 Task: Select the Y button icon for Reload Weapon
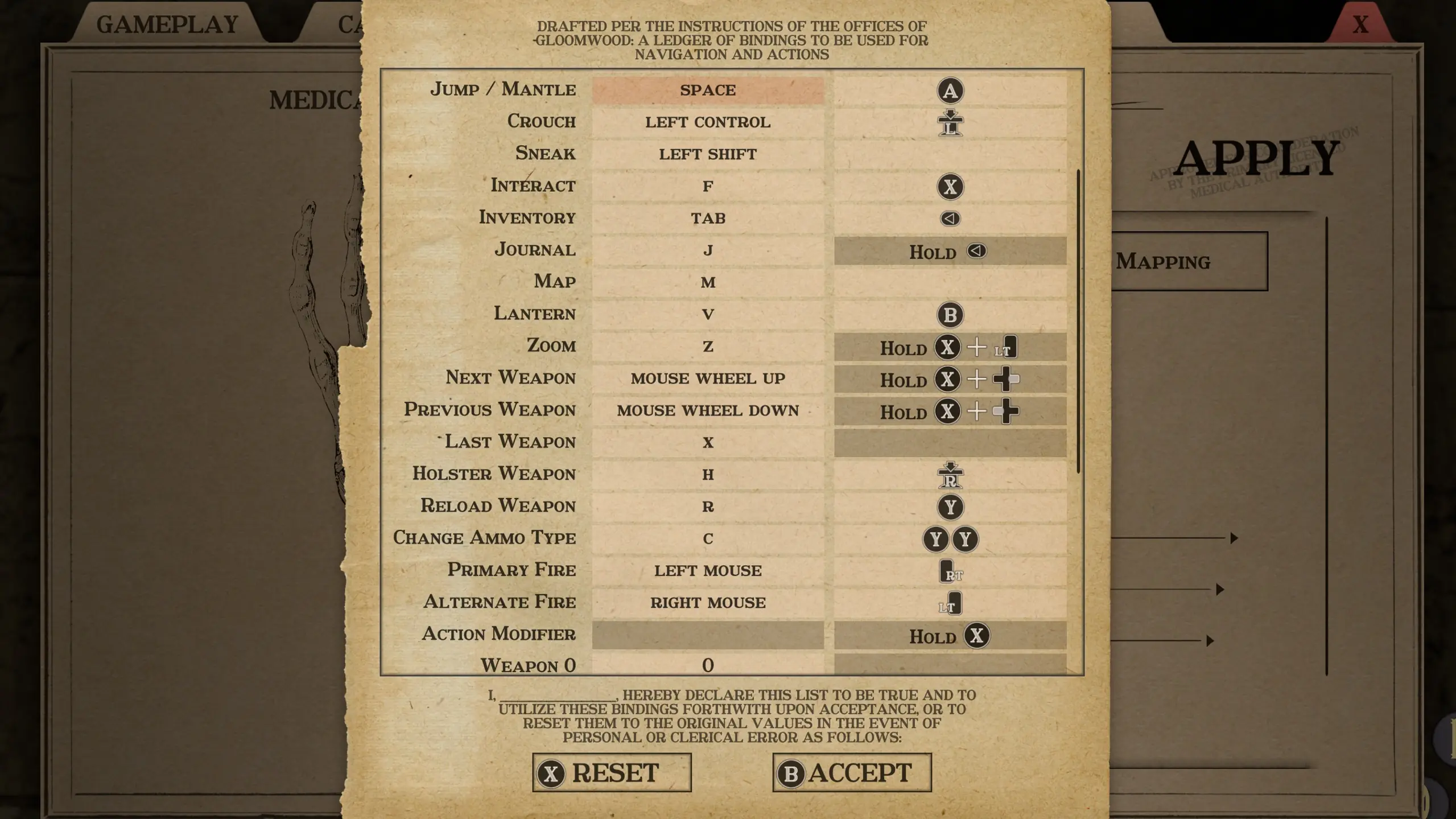coord(951,507)
